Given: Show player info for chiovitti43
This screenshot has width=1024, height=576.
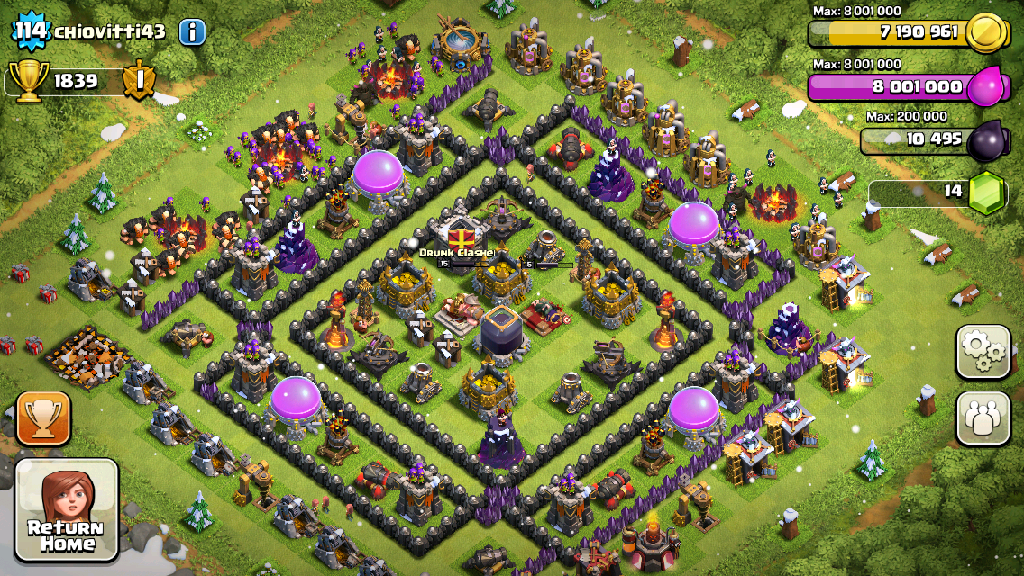Looking at the screenshot, I should [x=192, y=31].
